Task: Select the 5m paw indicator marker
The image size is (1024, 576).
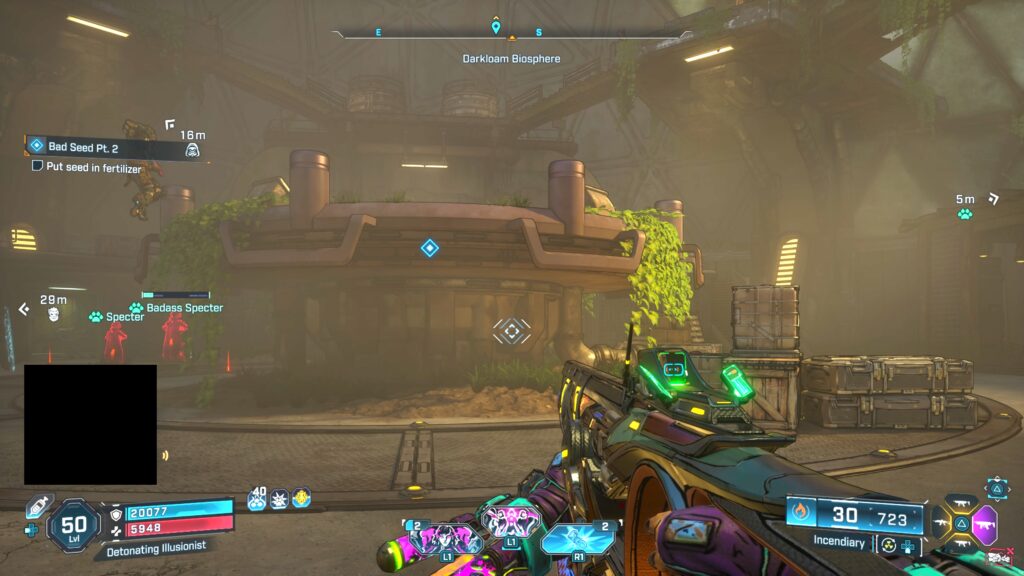Action: click(x=965, y=213)
